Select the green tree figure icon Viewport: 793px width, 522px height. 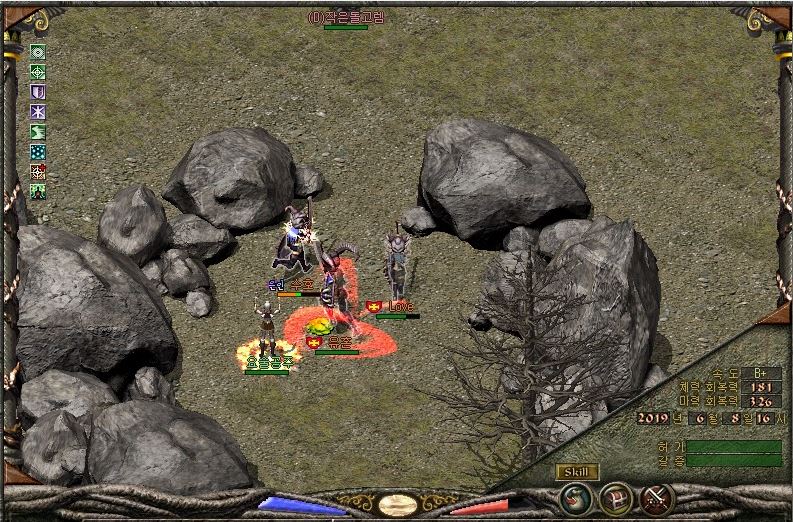point(38,191)
